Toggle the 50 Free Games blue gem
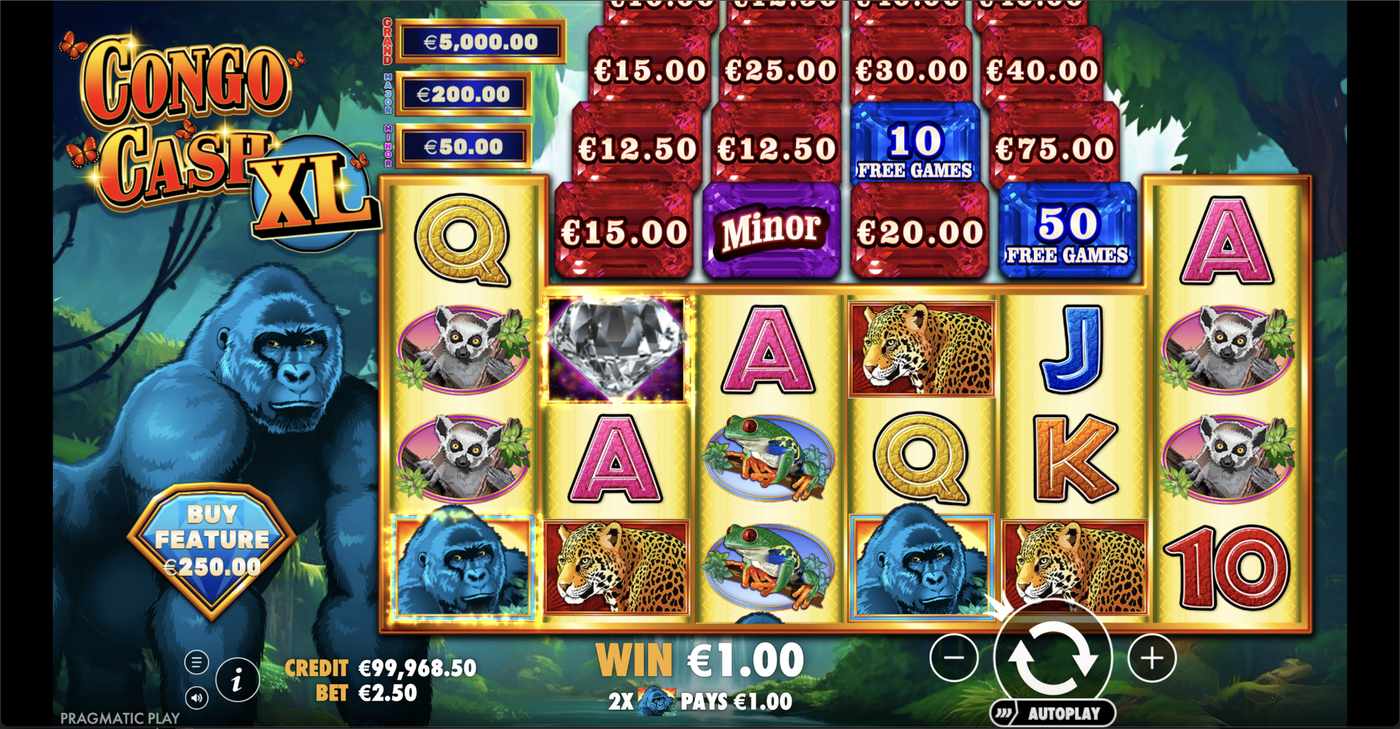Image resolution: width=1400 pixels, height=729 pixels. coord(1067,229)
